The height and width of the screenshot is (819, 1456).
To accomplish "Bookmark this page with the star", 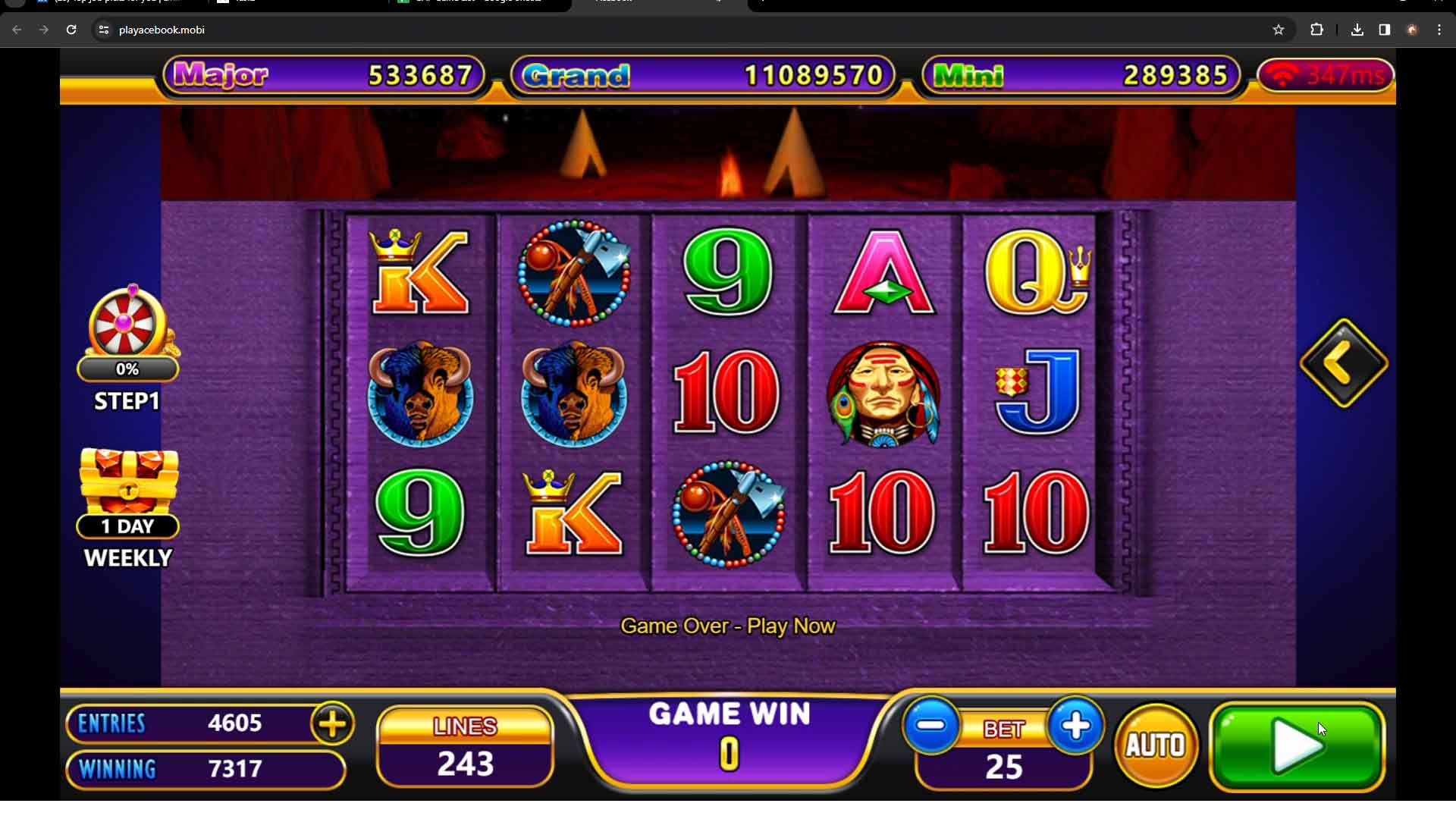I will [1279, 30].
